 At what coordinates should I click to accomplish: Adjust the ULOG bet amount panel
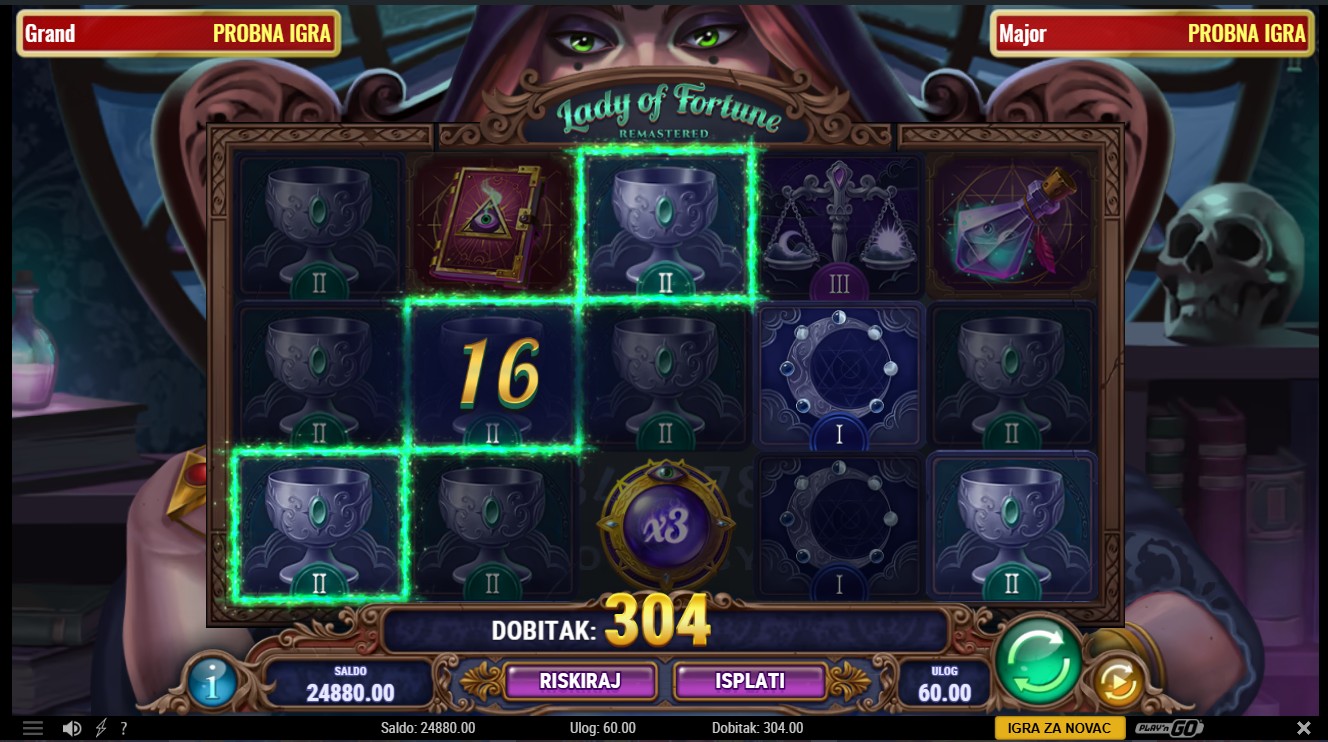pos(944,684)
